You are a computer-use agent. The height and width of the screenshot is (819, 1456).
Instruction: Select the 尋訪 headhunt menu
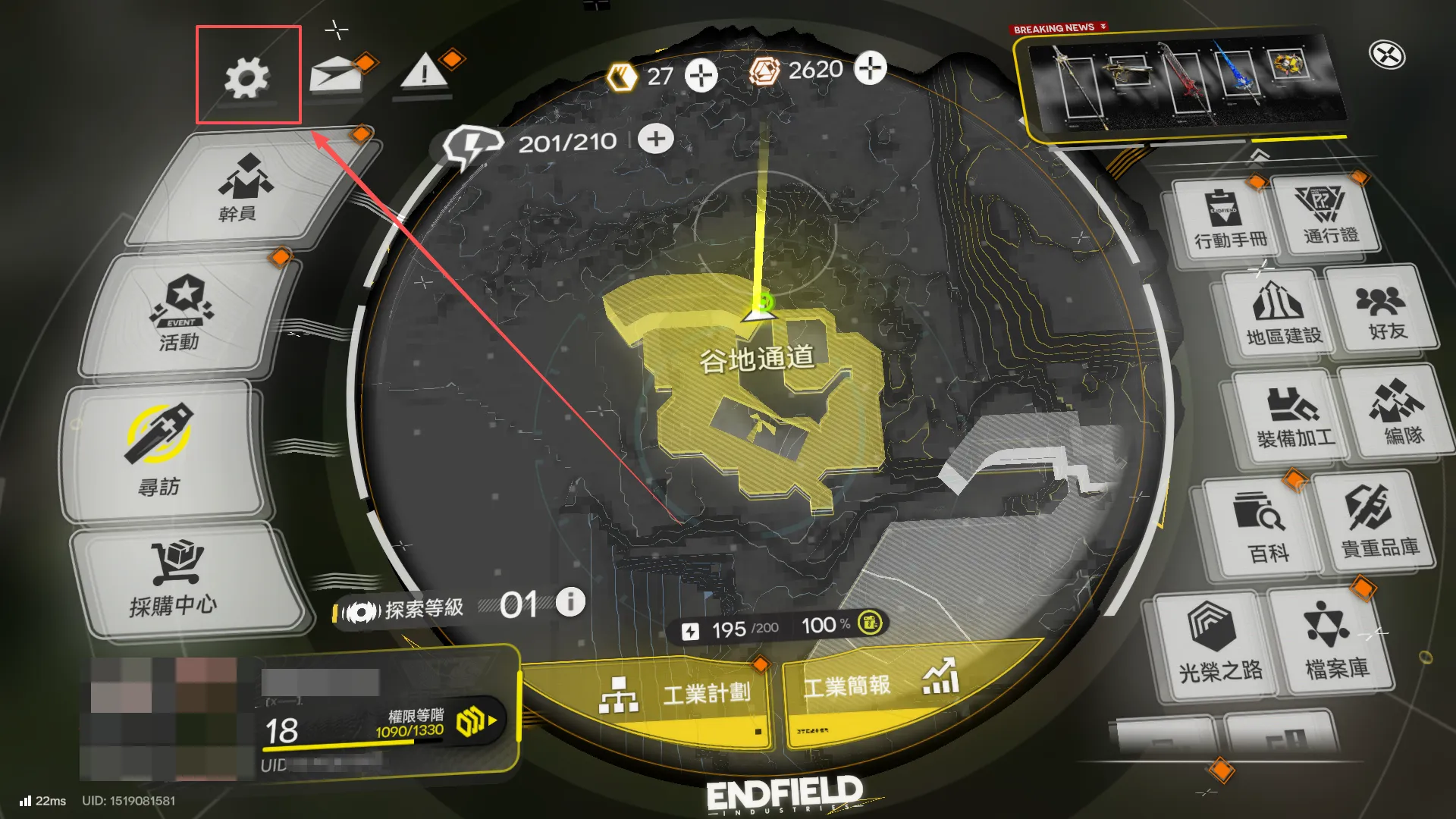[x=161, y=451]
